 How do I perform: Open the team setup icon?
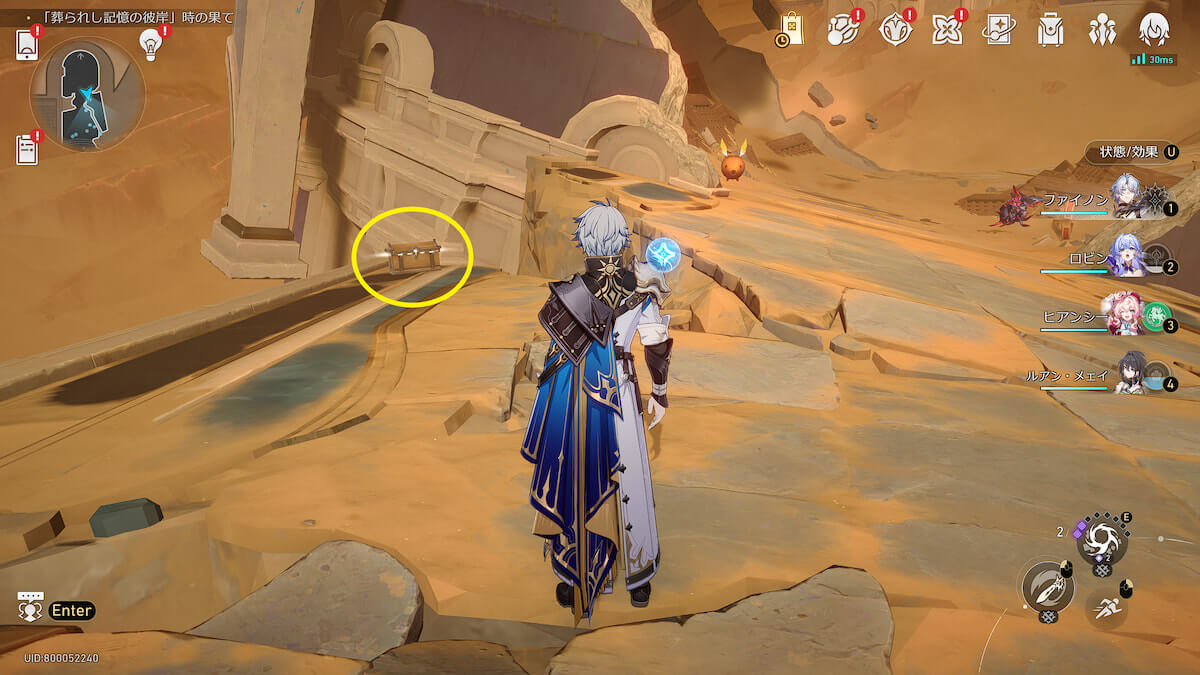coord(1102,30)
